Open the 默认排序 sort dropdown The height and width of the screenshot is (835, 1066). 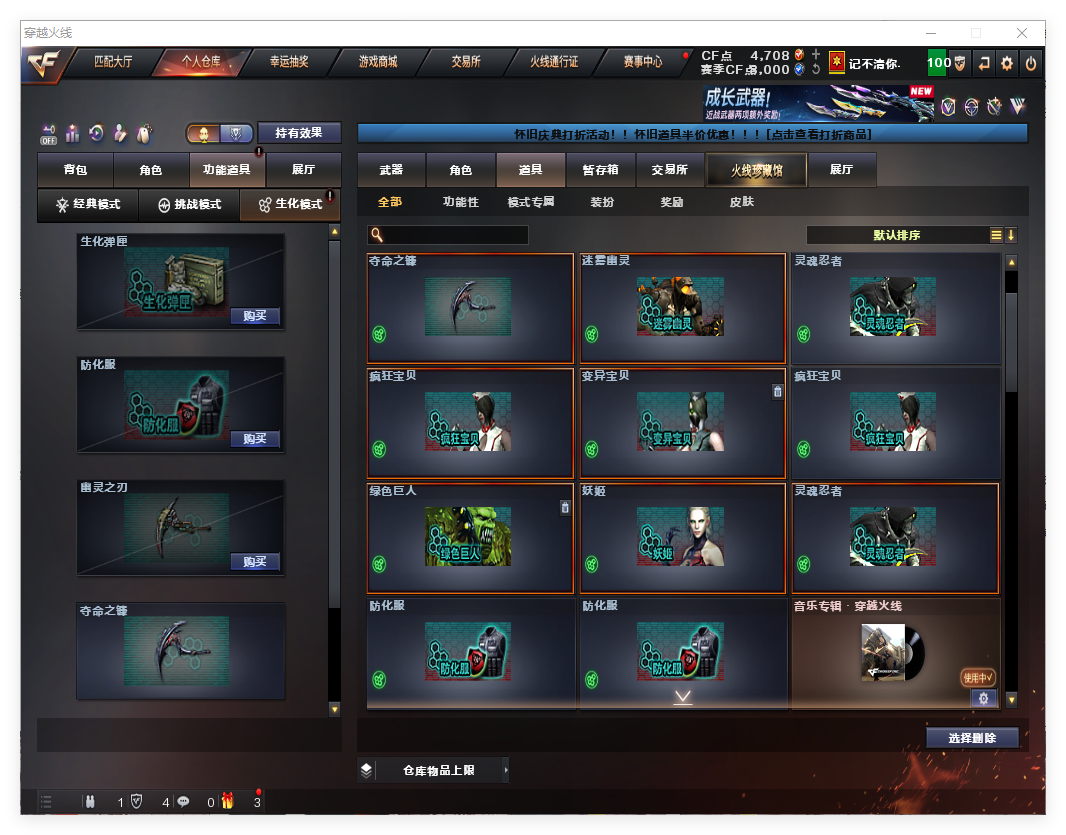tap(898, 235)
